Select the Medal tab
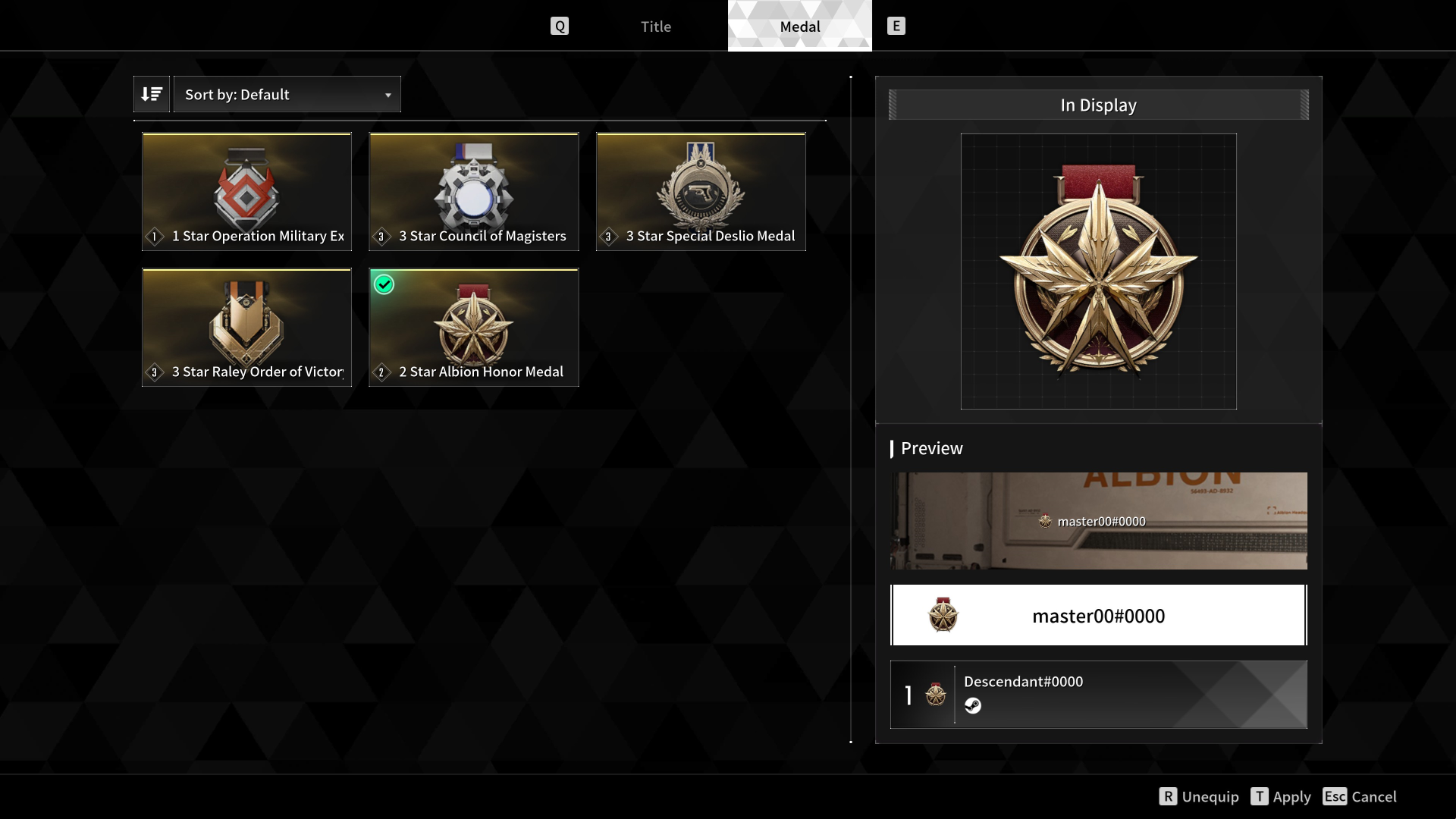1456x819 pixels. [x=799, y=27]
